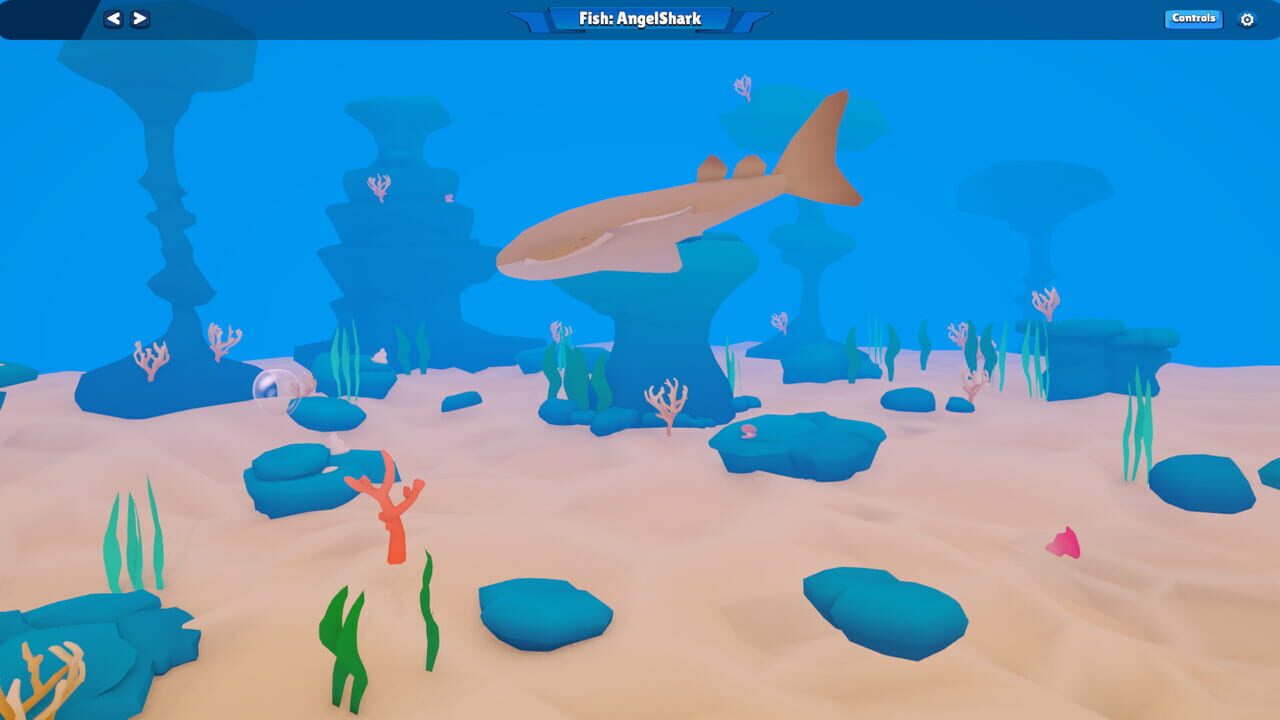Screen dimensions: 1280x720
Task: Open the Controls panel
Action: coord(1192,18)
